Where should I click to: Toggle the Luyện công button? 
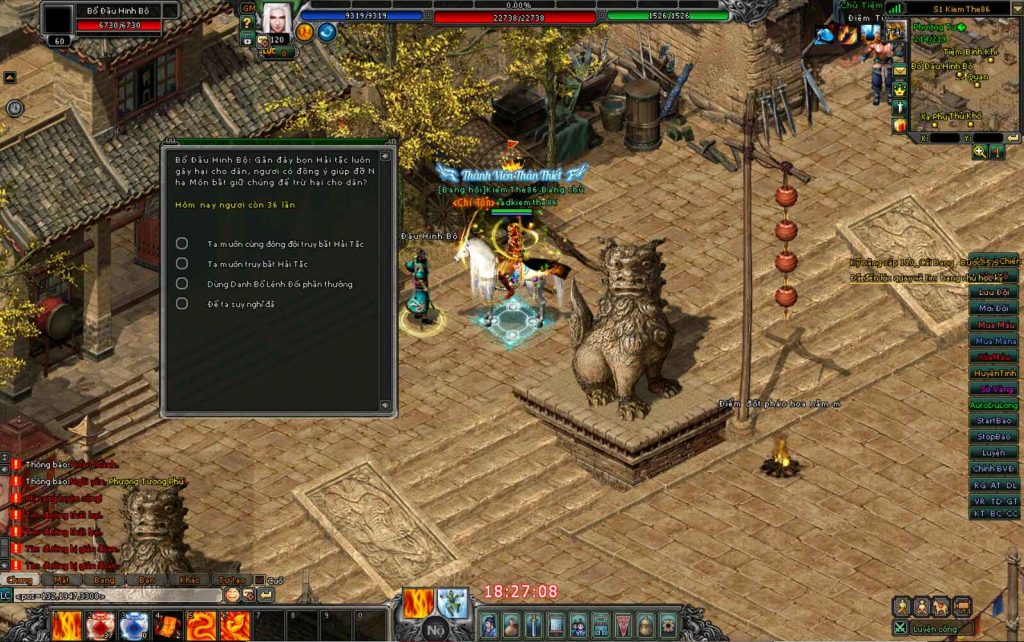(x=936, y=628)
